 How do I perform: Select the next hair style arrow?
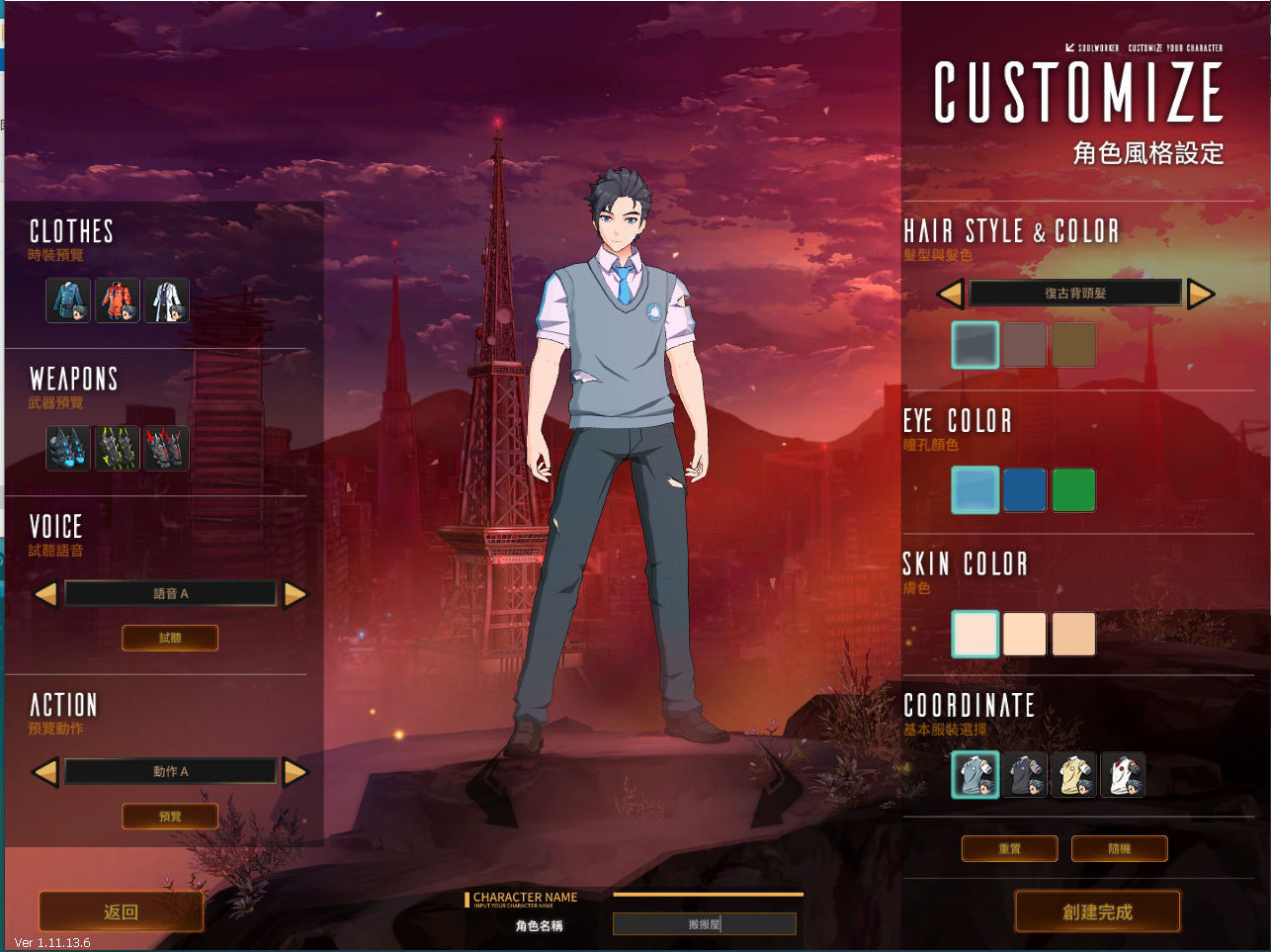tap(1201, 294)
